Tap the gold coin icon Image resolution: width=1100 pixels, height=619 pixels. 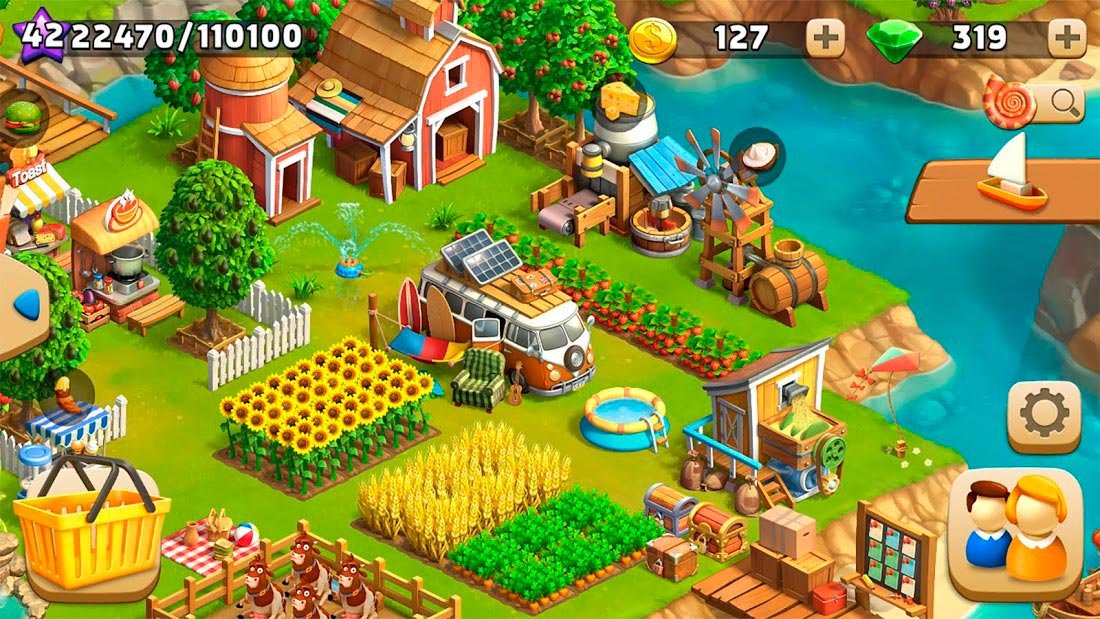(x=653, y=40)
